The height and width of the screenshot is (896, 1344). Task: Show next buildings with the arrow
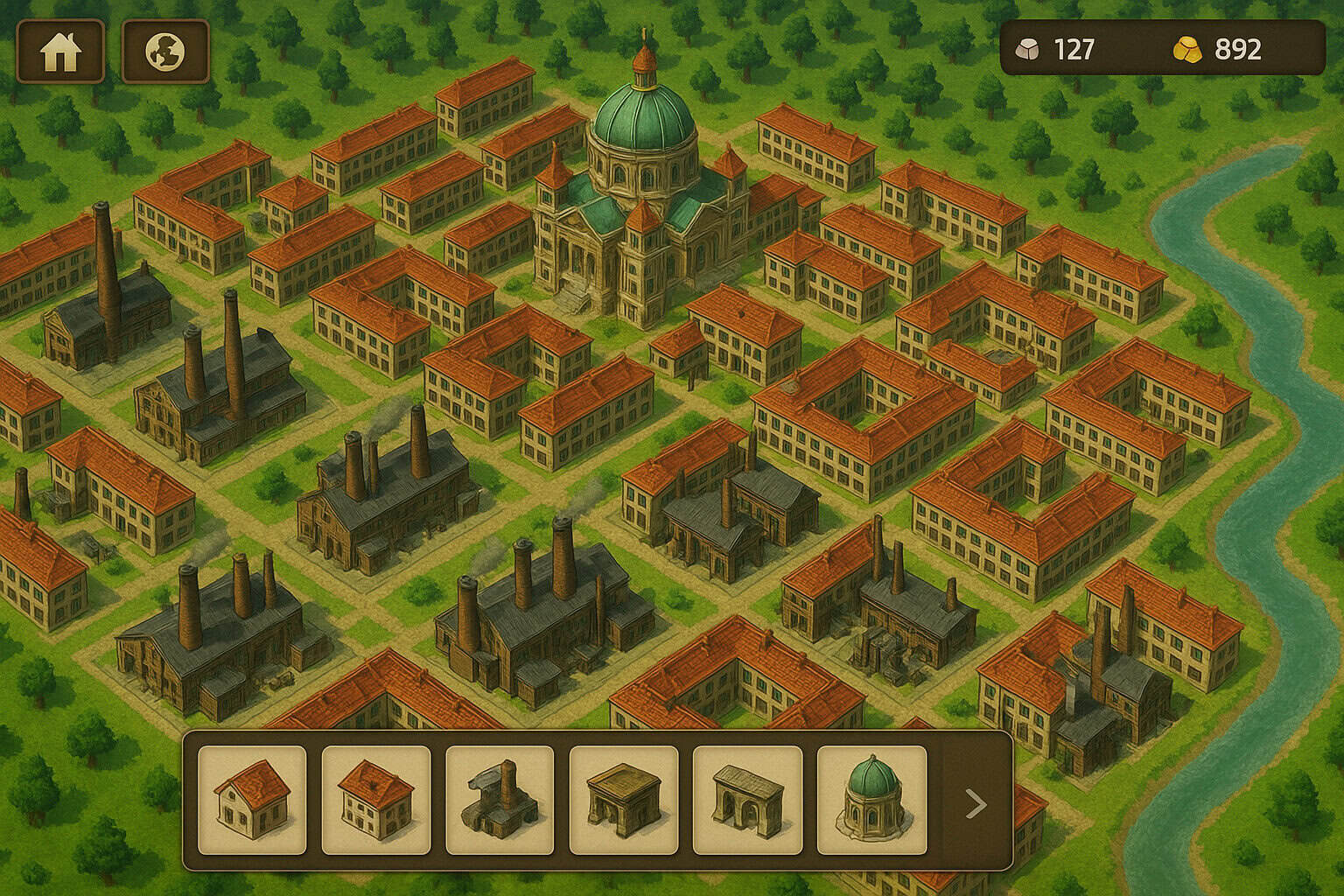click(976, 803)
